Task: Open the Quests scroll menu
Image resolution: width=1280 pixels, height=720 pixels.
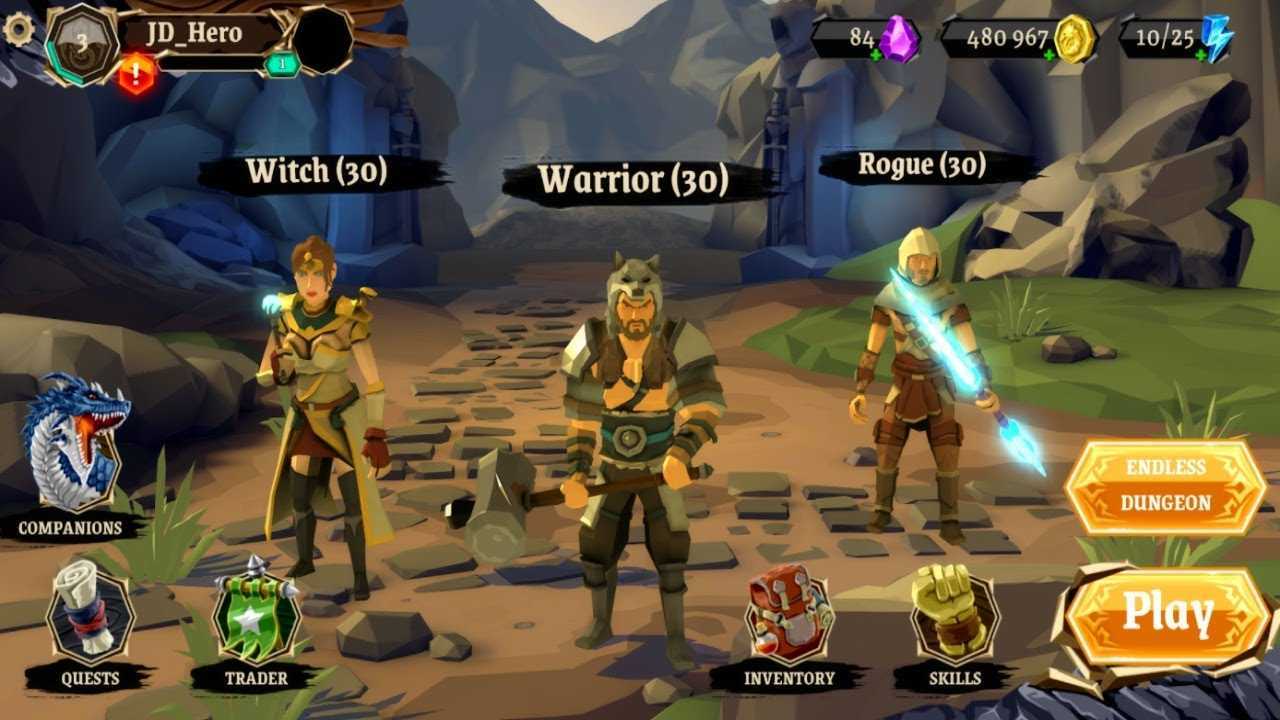Action: pos(90,614)
